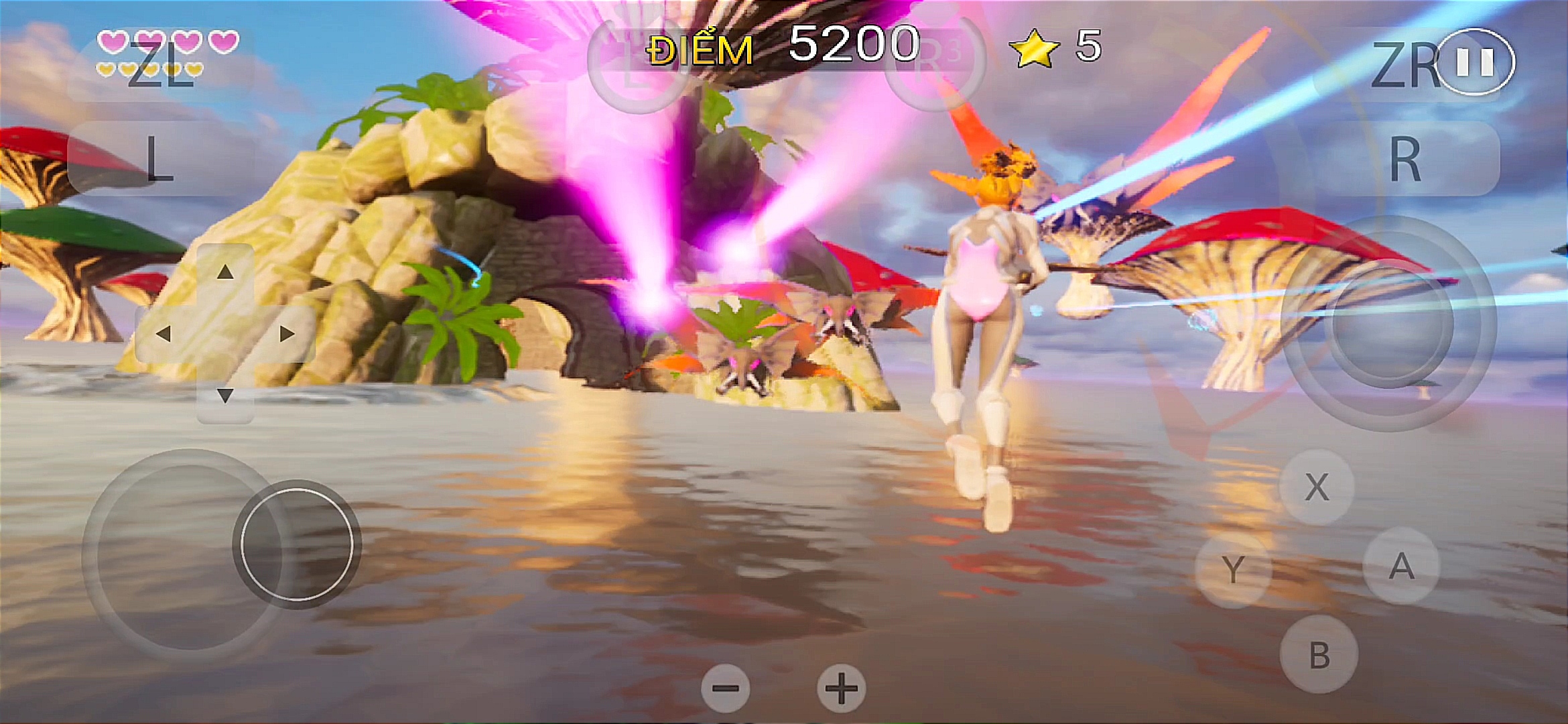Click the D-pad up arrow
The image size is (1568, 724).
(x=225, y=272)
